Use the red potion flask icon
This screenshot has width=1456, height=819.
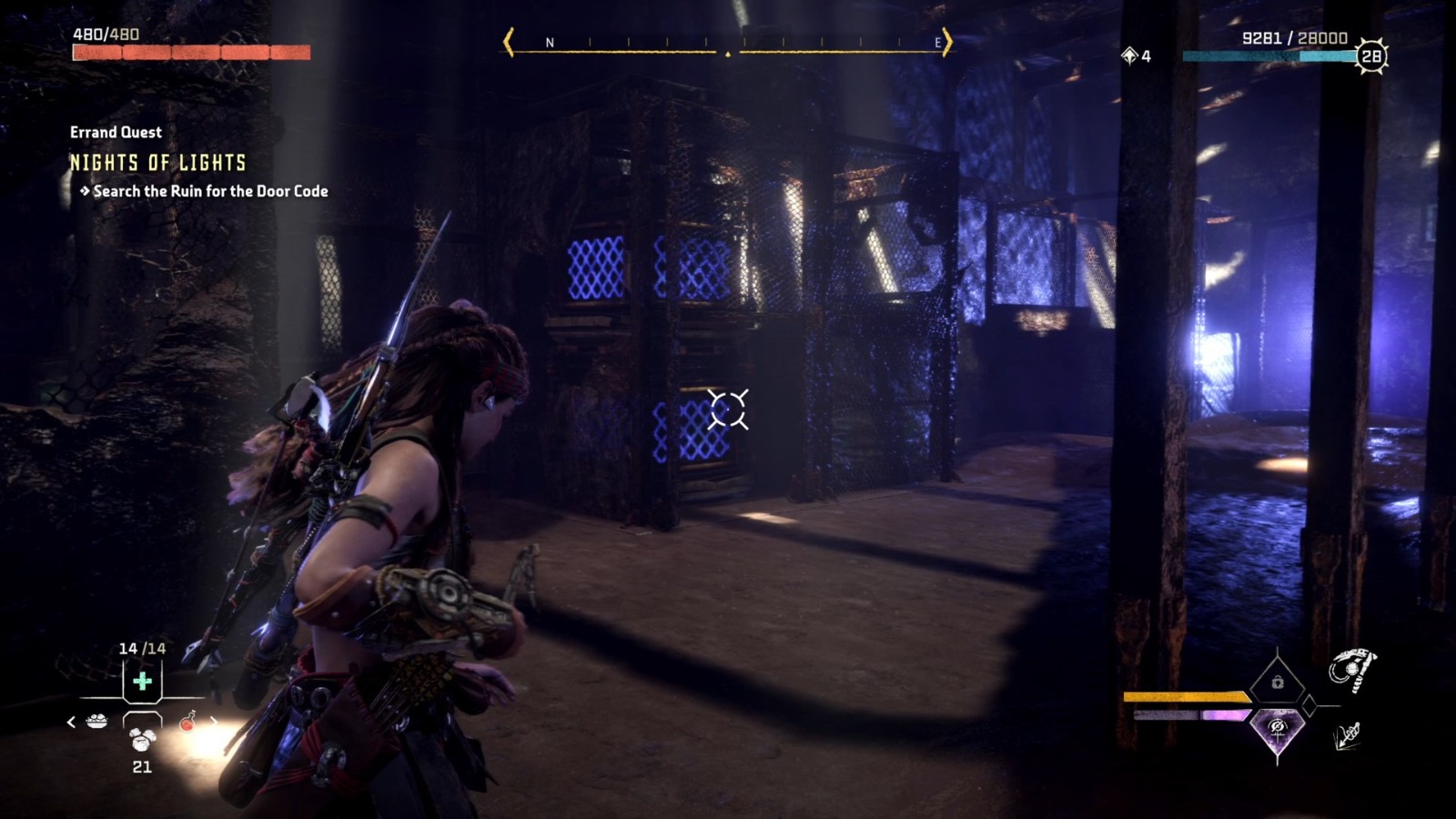pyautogui.click(x=188, y=723)
